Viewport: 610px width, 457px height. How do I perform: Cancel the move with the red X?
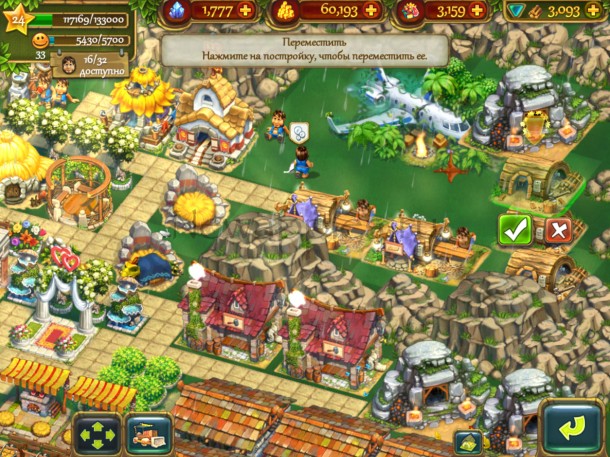point(558,230)
